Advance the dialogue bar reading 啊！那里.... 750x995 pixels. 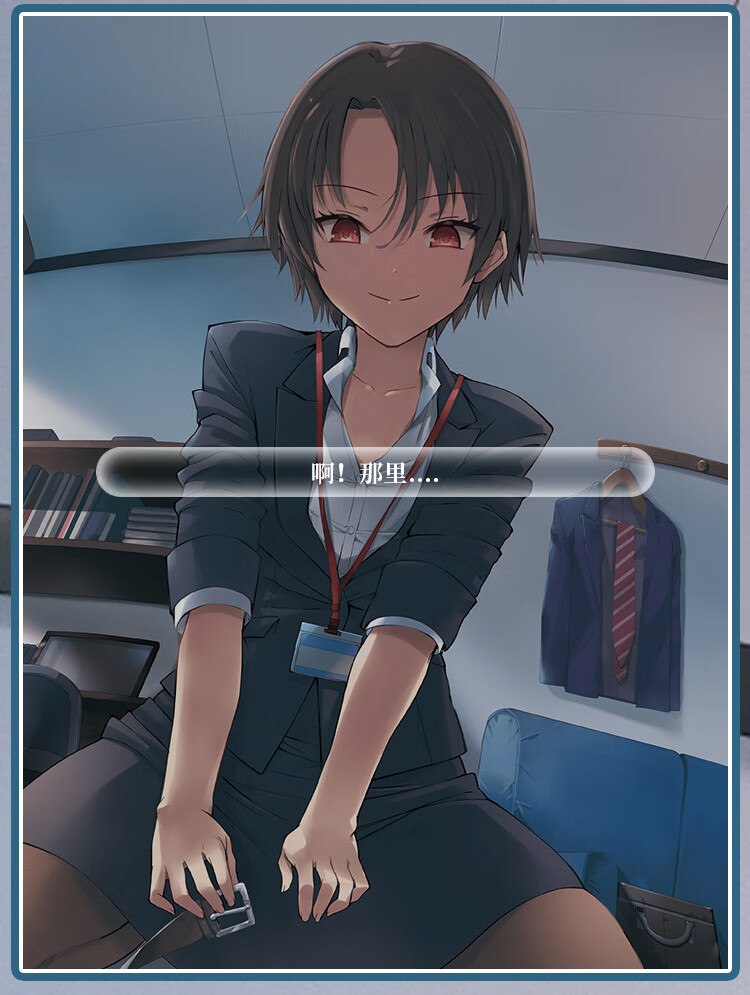375,473
